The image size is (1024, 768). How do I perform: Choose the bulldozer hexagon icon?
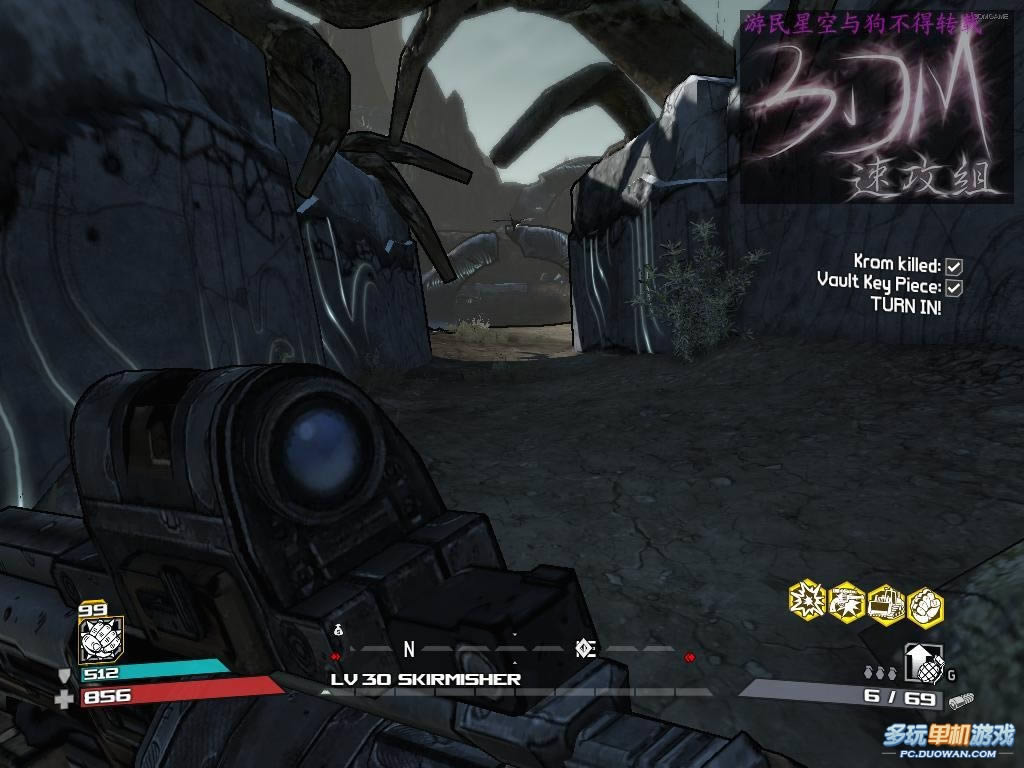tap(886, 602)
